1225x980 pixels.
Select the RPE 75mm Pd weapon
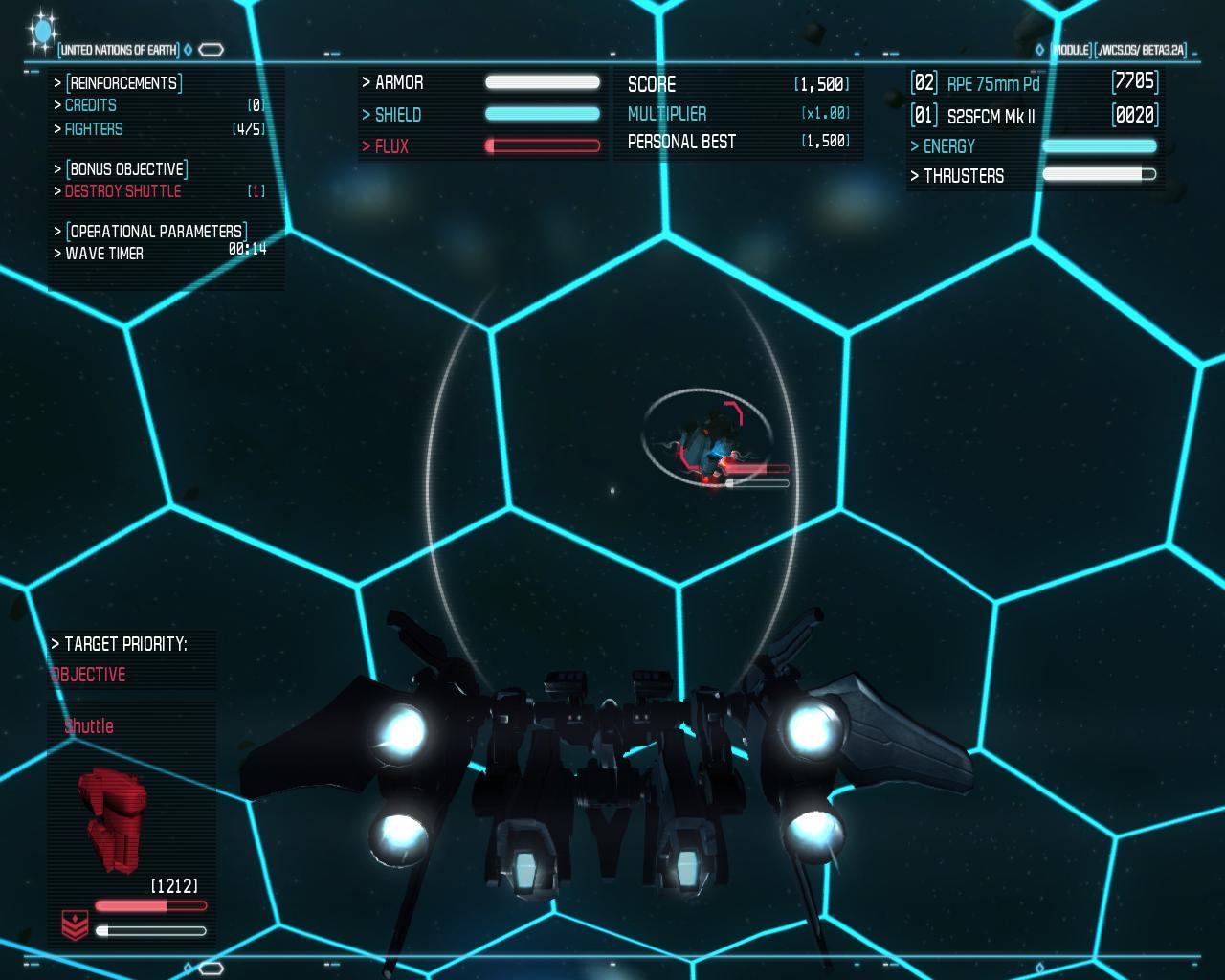992,84
